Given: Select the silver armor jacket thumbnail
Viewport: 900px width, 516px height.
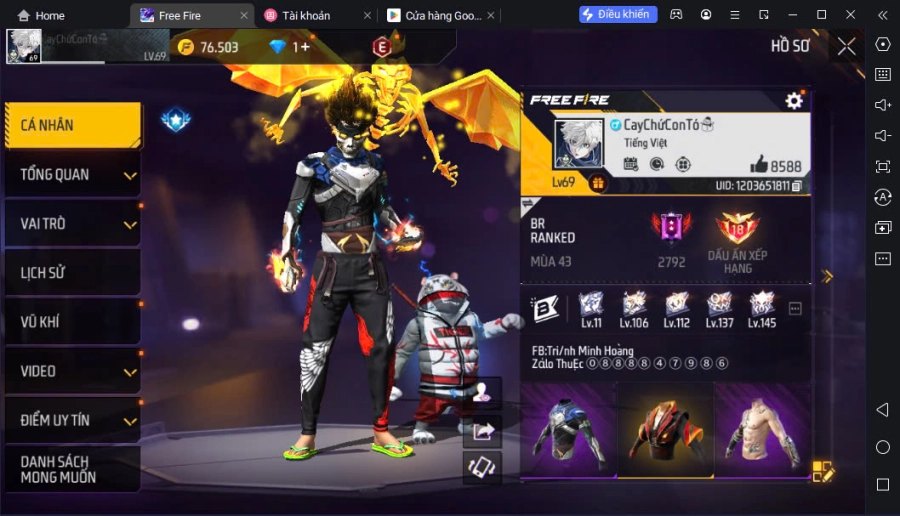Looking at the screenshot, I should tap(568, 430).
